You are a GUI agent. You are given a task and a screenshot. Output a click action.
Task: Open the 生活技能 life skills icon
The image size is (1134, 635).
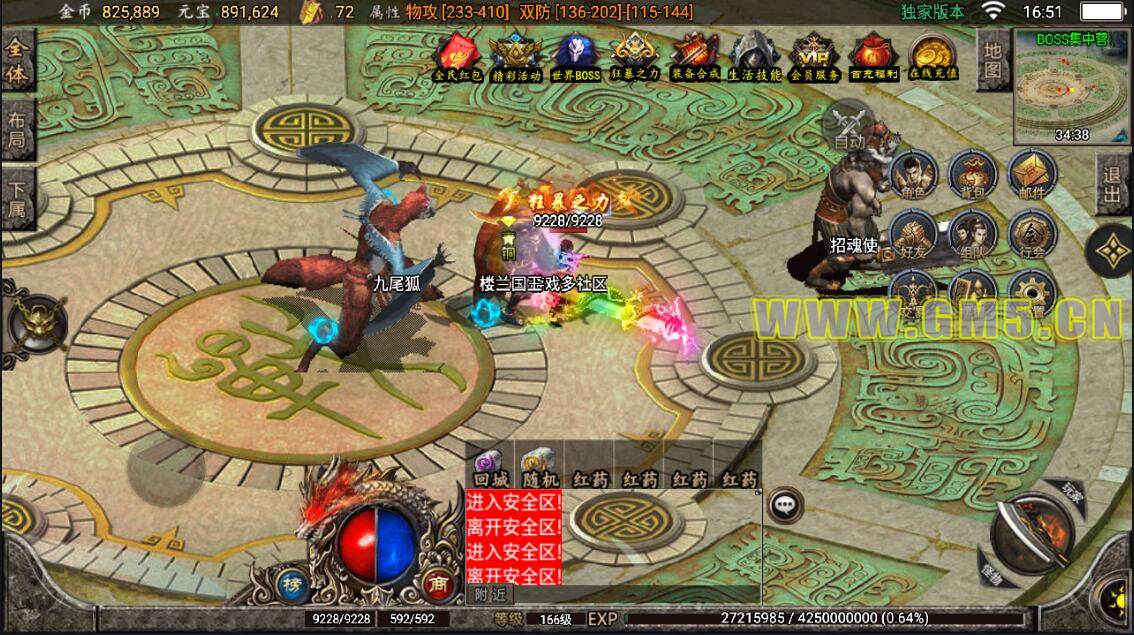tap(755, 56)
